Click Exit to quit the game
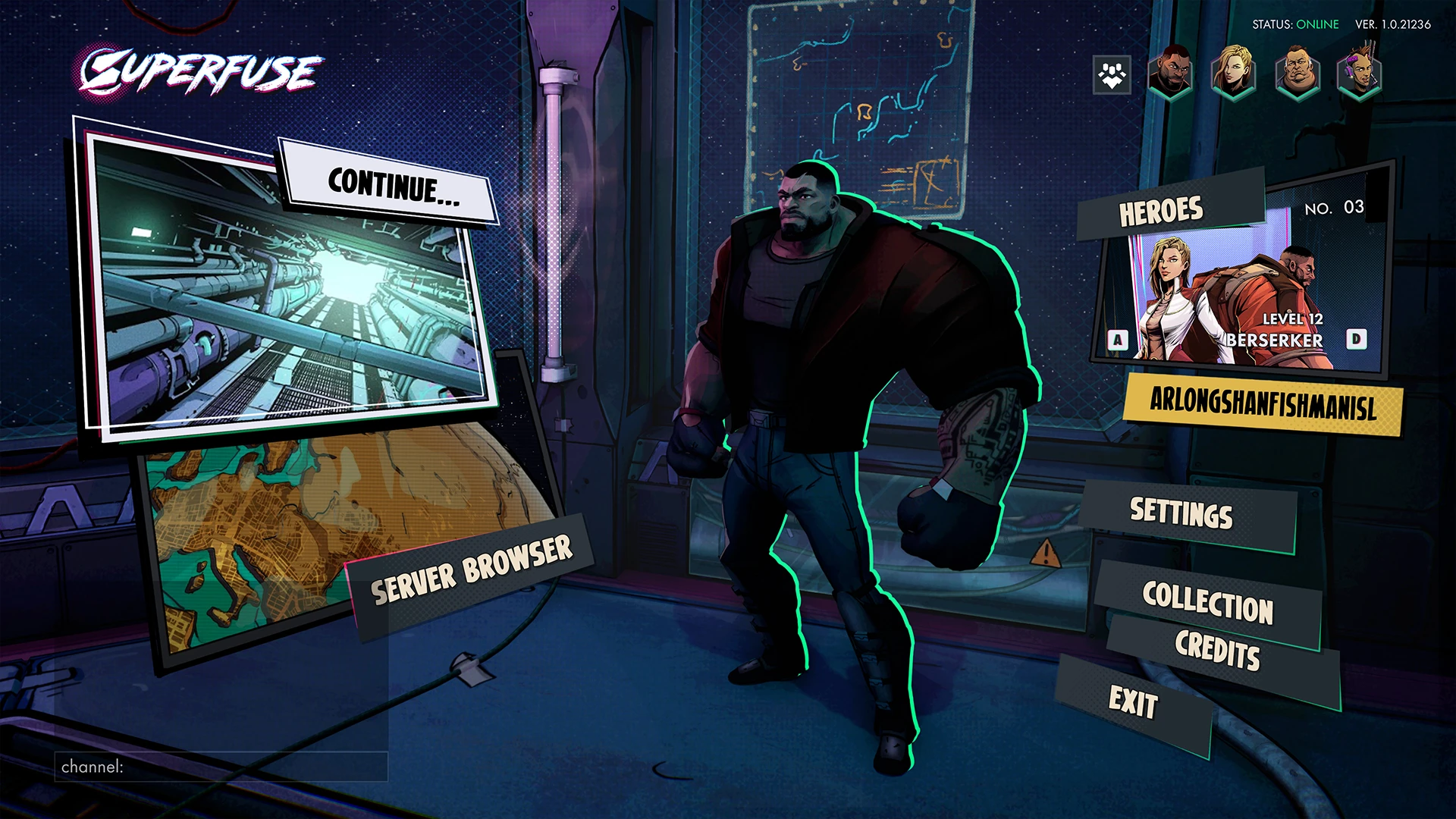Screen dimensions: 1456x819 [1133, 703]
